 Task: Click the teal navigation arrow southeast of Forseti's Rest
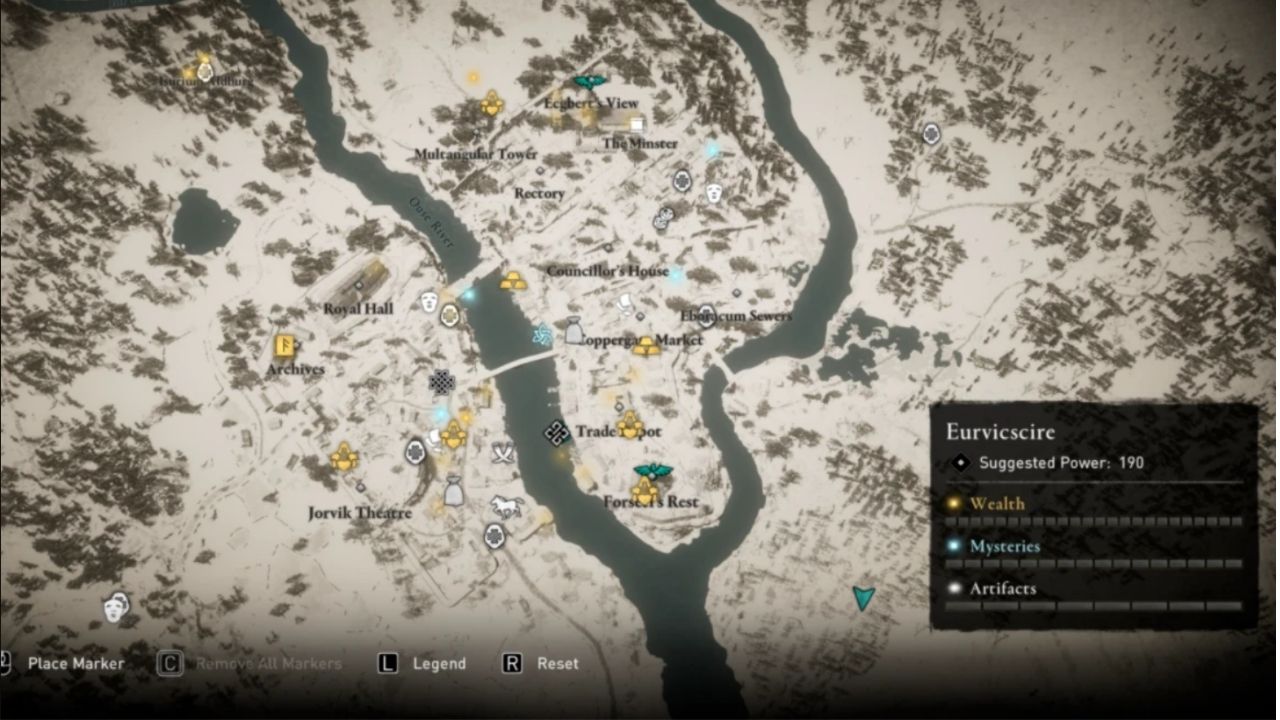[862, 601]
